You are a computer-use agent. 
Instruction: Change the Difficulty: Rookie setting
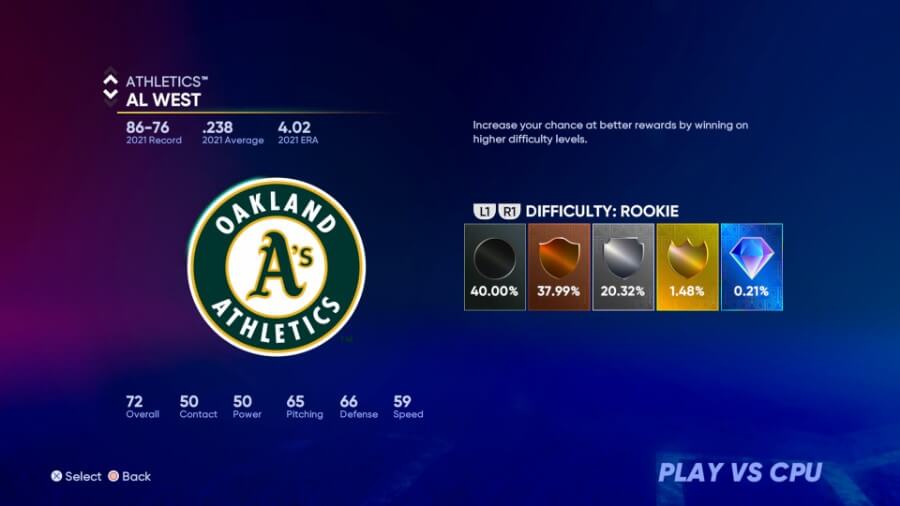(x=601, y=211)
